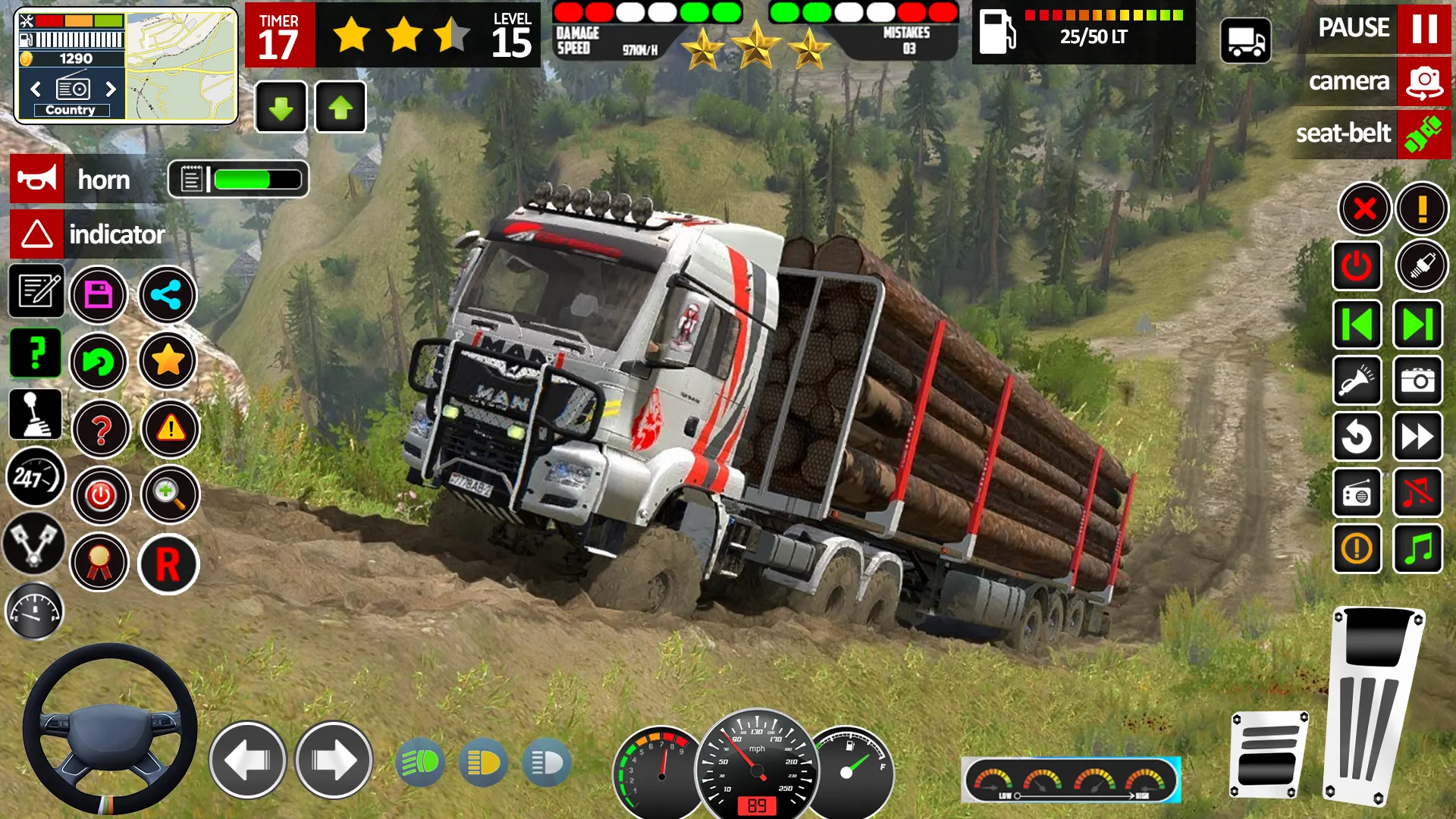Screen dimensions: 1456x819
Task: Sound the horn button
Action: pos(72,180)
